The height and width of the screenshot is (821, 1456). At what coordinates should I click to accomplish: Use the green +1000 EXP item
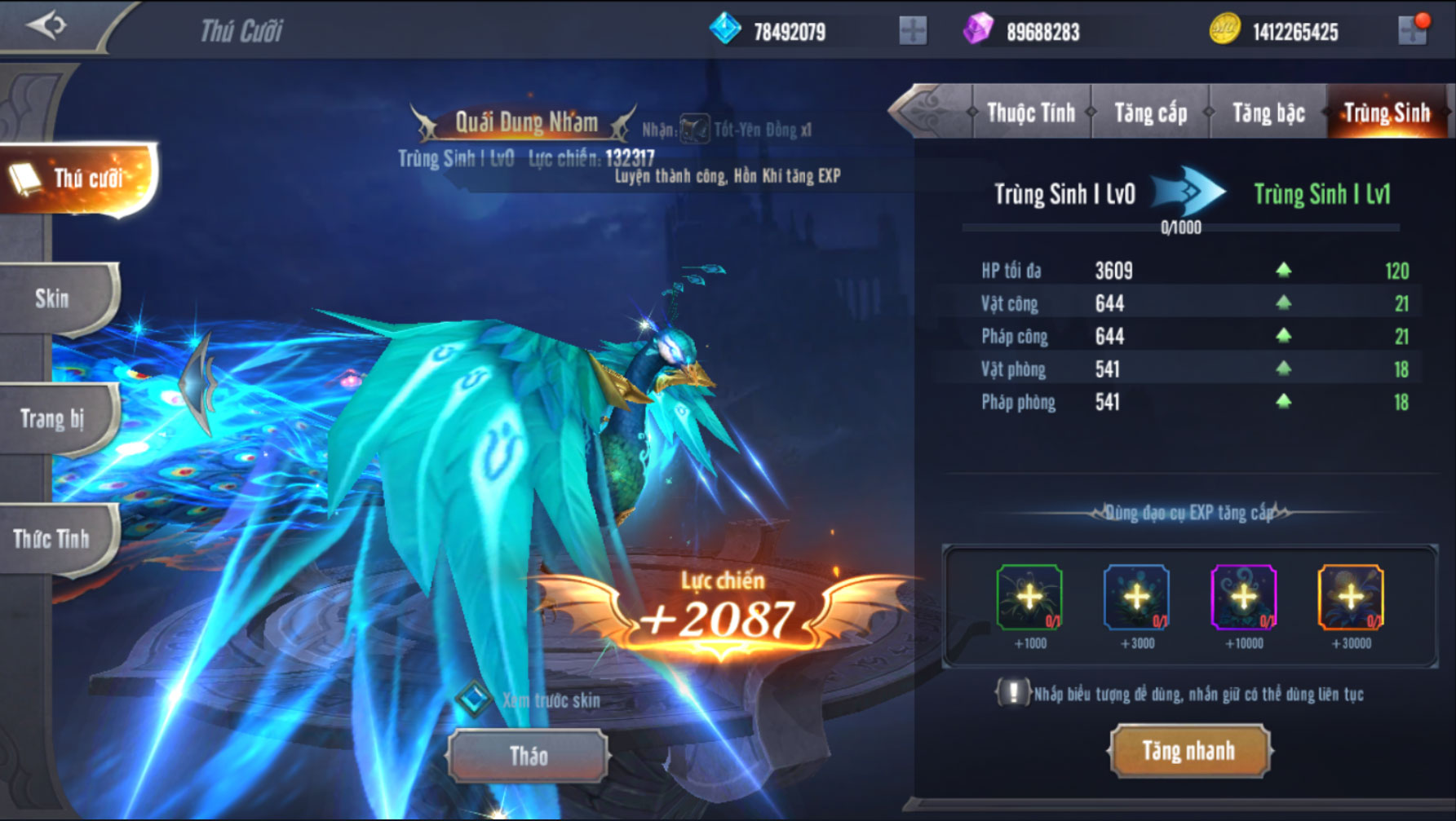coord(1029,598)
